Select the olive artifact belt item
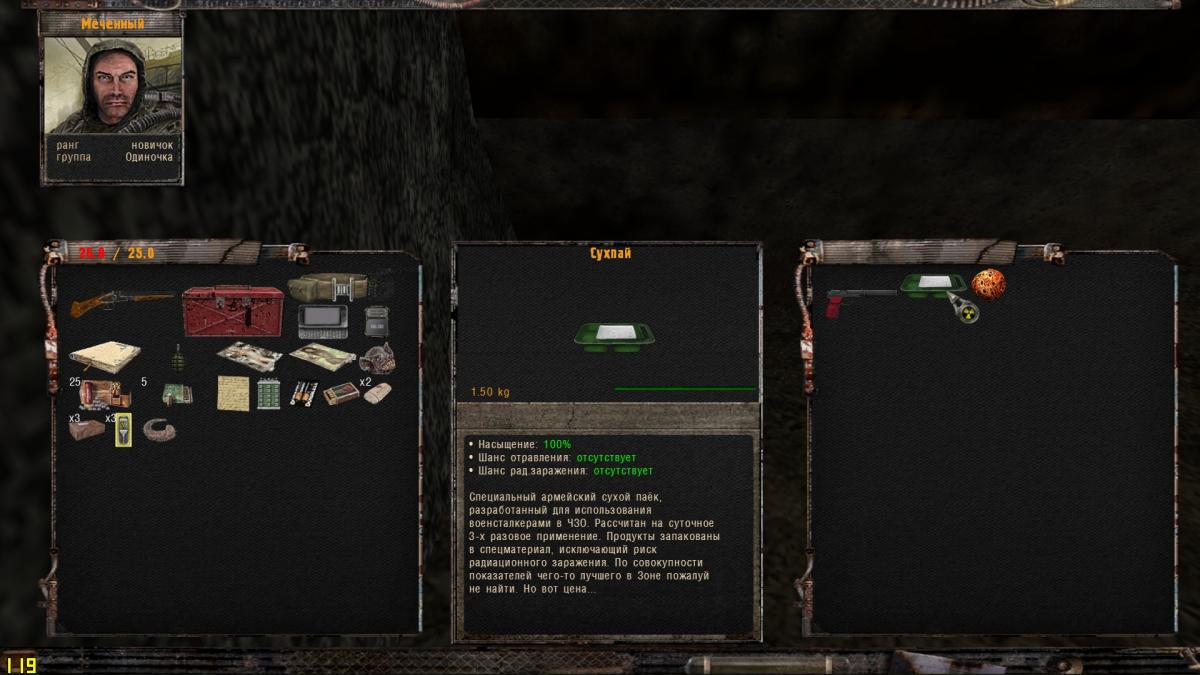 point(328,287)
